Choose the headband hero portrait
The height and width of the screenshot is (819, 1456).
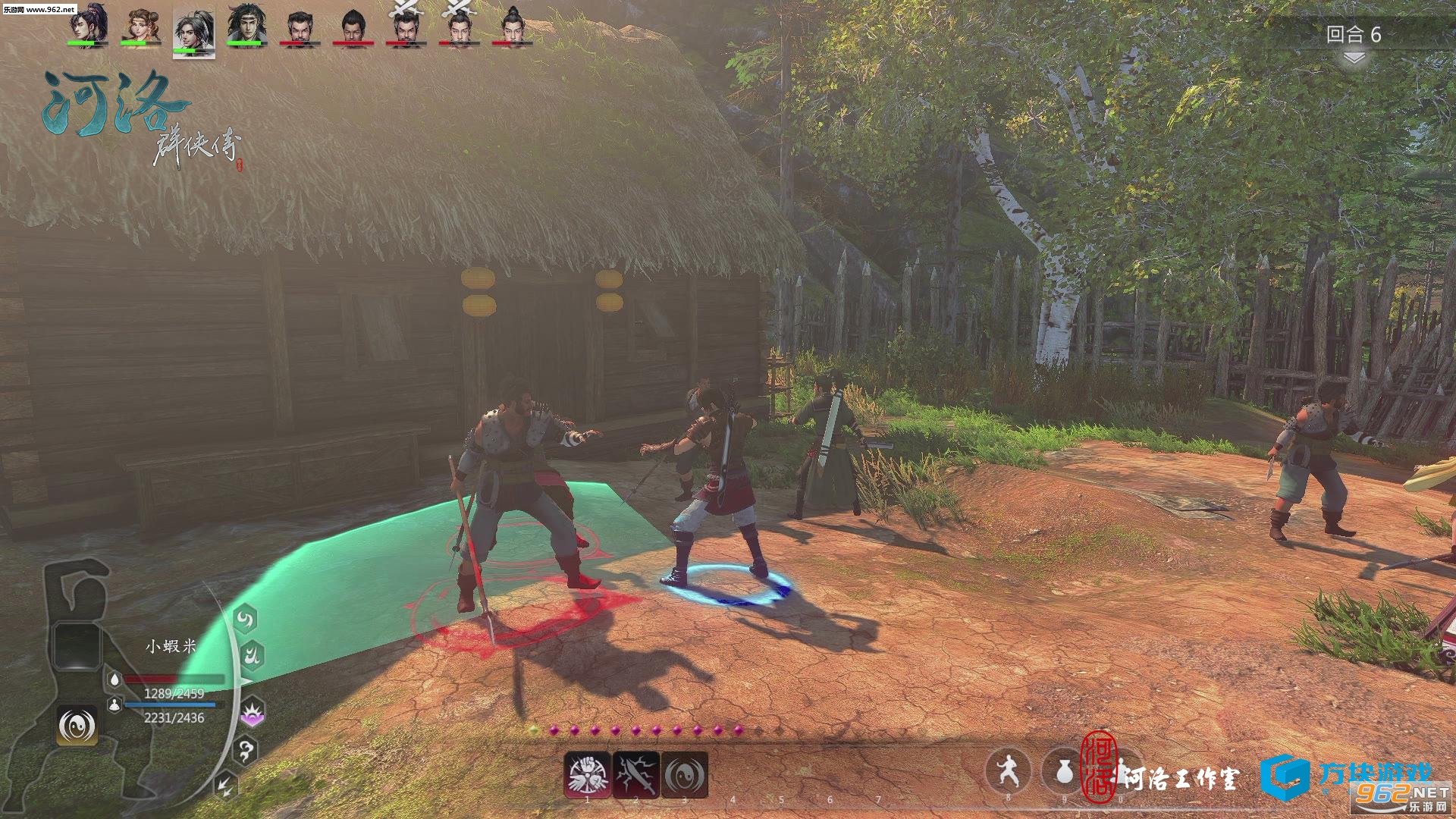point(247,25)
